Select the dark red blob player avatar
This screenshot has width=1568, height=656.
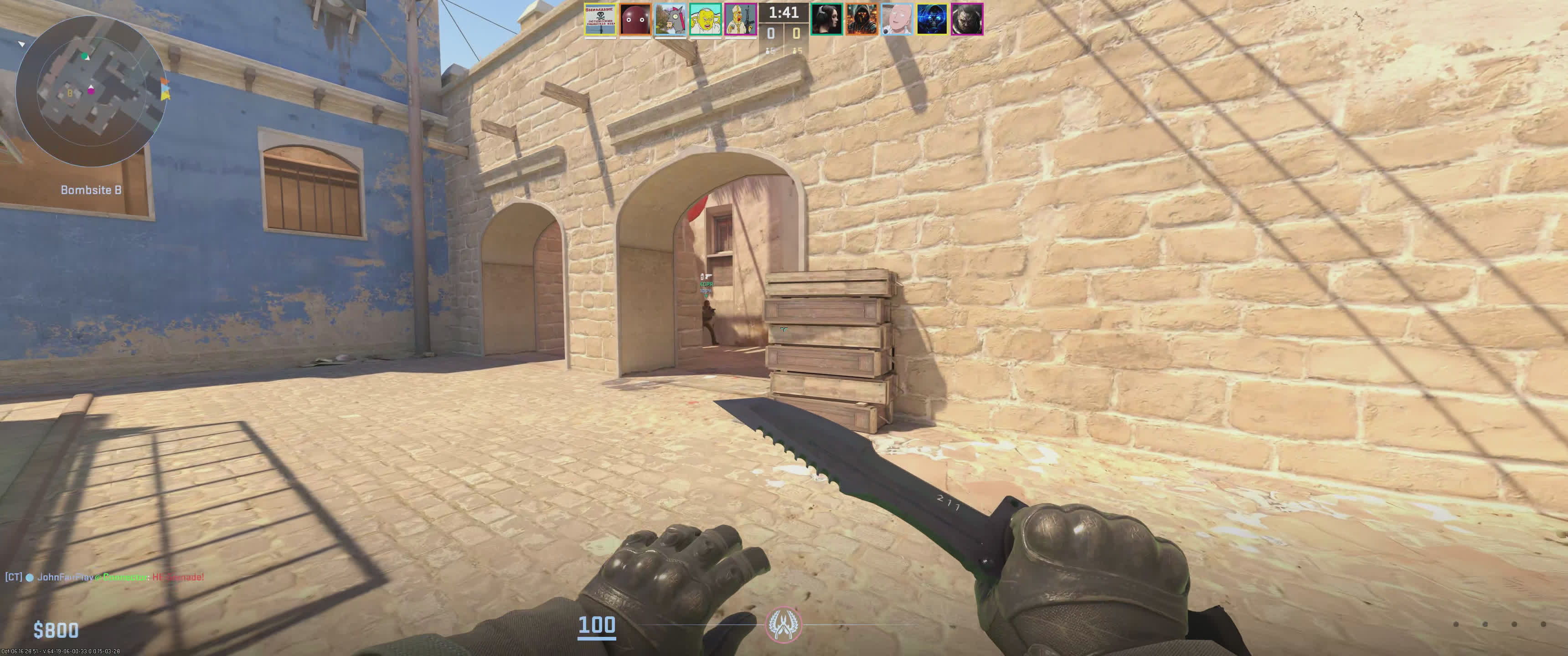point(635,20)
